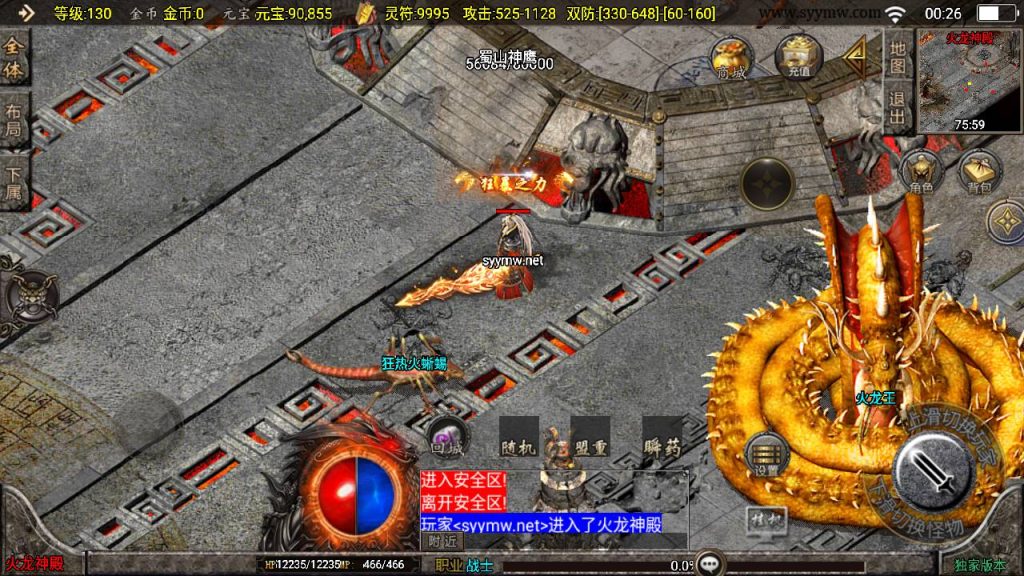Select the 全体 tab on the left

14,58
